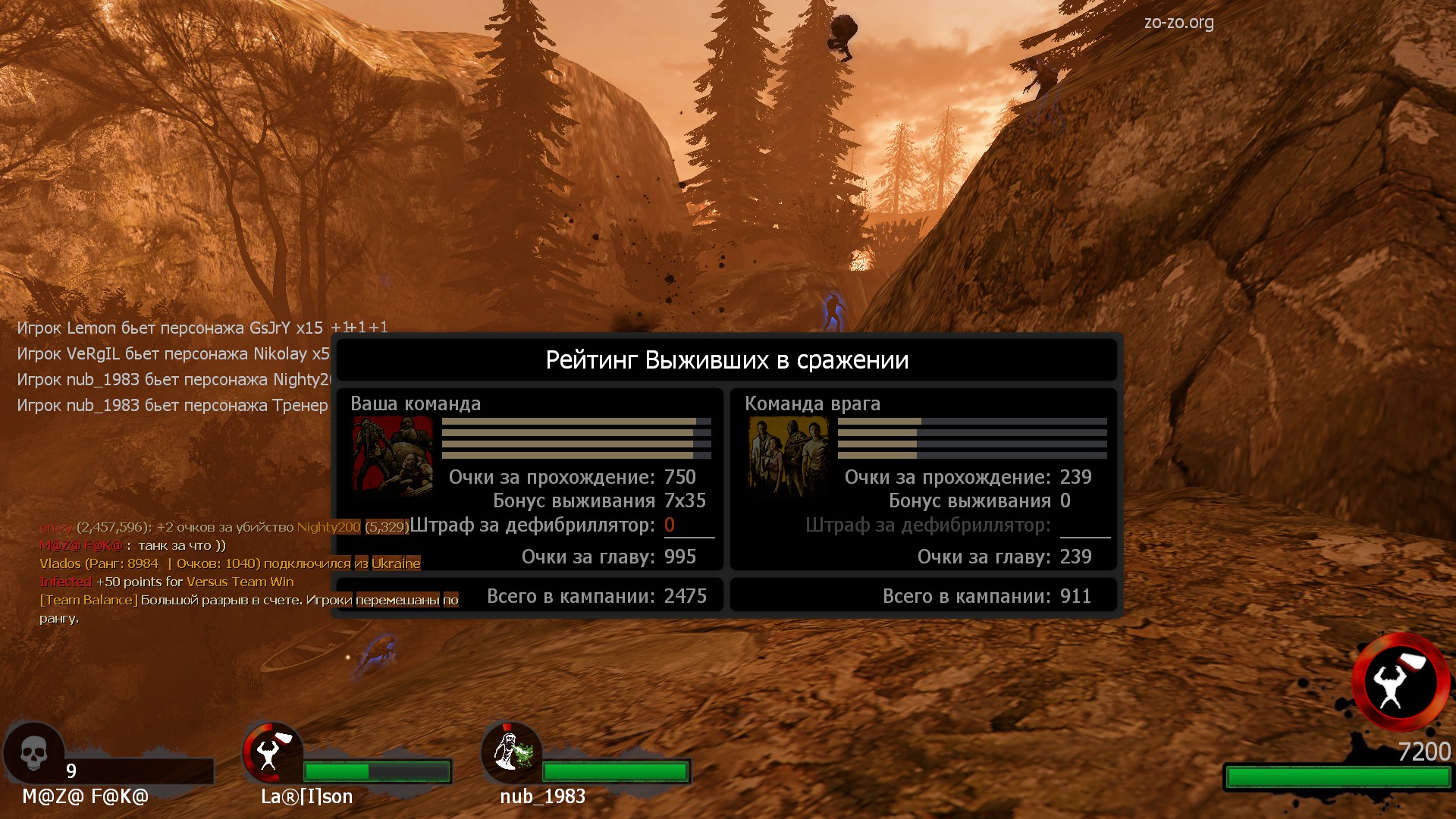The height and width of the screenshot is (819, 1456).
Task: Click the Рейтинг Выживших в сражении header
Action: tap(726, 360)
